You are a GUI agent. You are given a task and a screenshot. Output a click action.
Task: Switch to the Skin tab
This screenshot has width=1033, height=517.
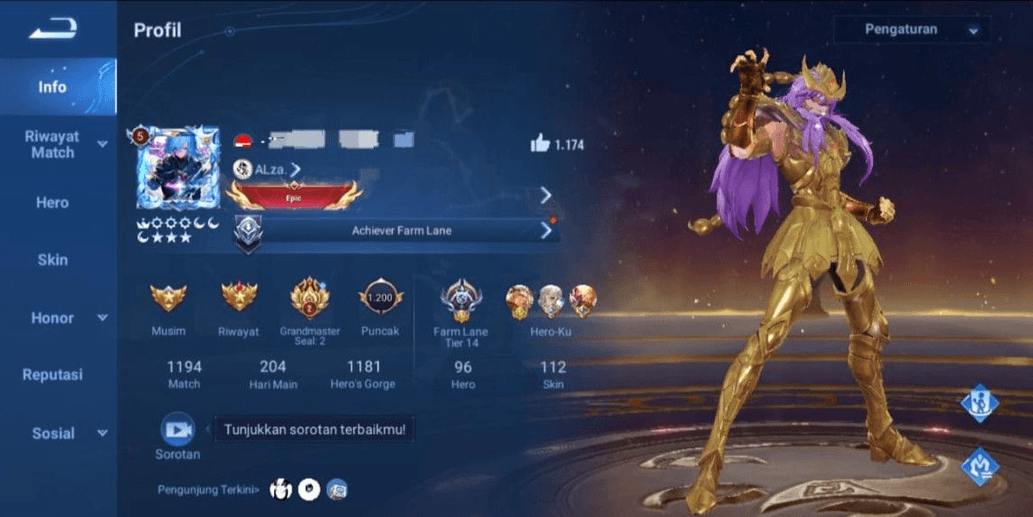coord(53,260)
